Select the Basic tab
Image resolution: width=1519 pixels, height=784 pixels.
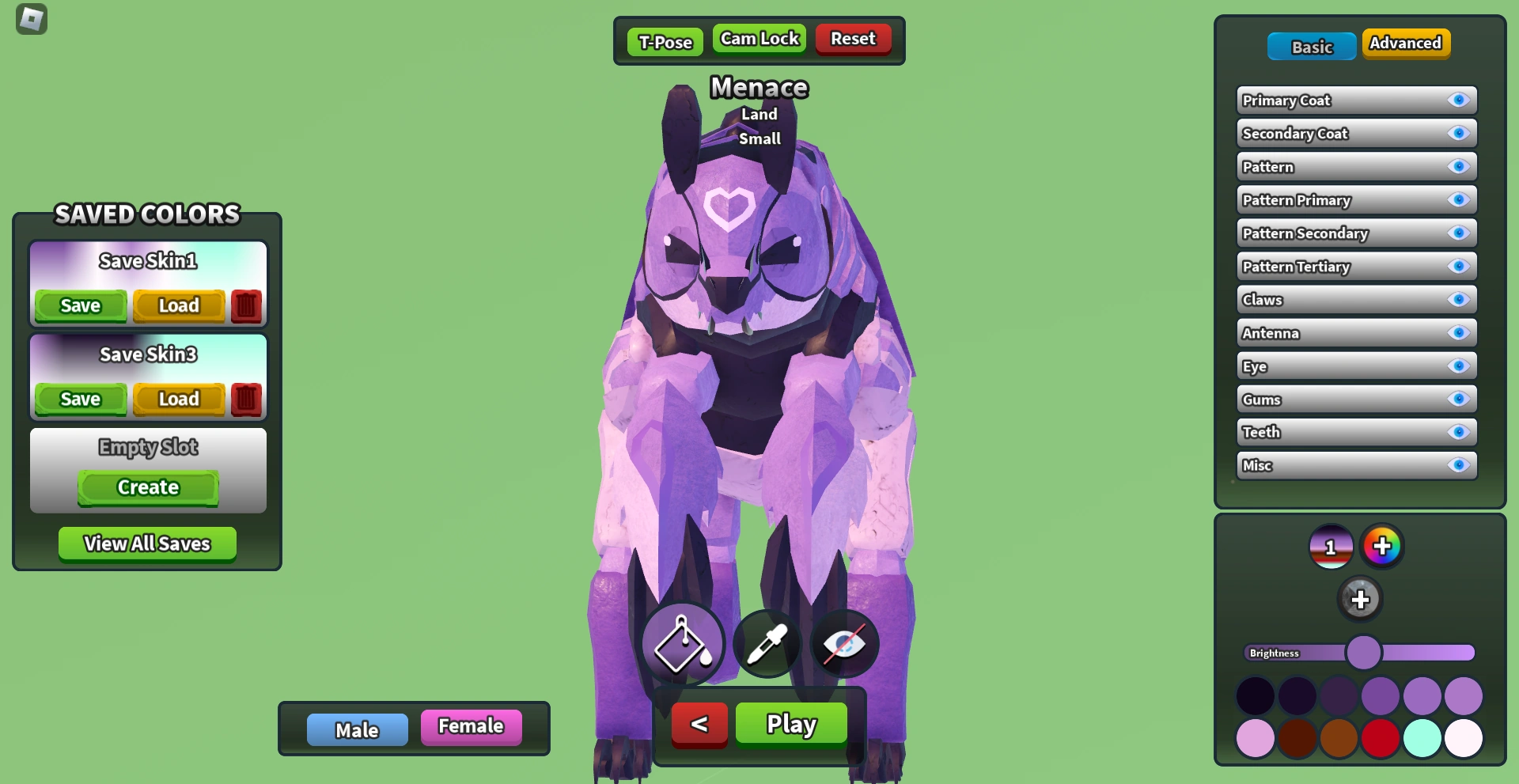pos(1311,46)
